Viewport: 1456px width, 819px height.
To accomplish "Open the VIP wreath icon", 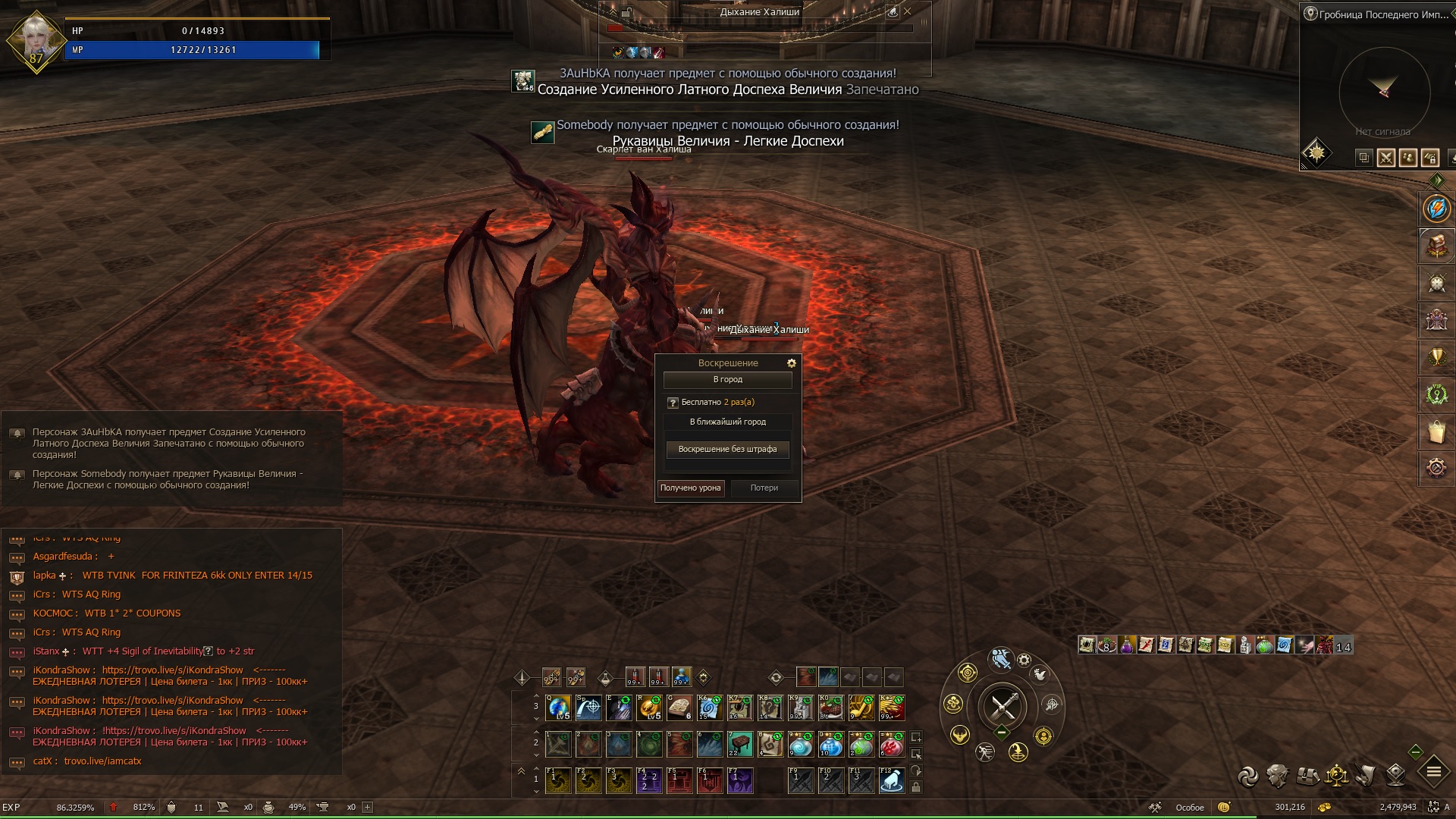I will pos(1436,394).
